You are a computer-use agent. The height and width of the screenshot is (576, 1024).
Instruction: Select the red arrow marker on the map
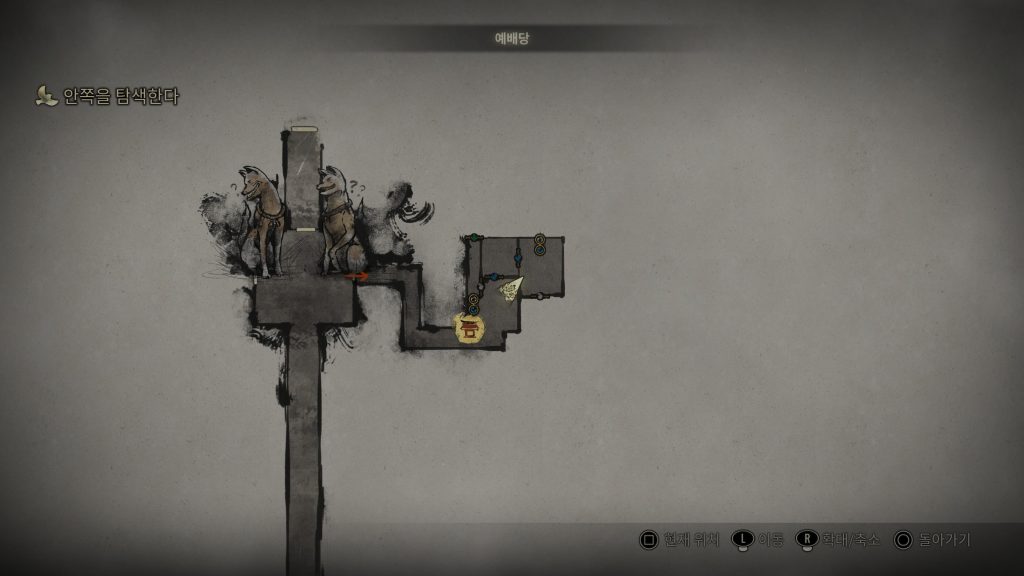click(x=356, y=276)
